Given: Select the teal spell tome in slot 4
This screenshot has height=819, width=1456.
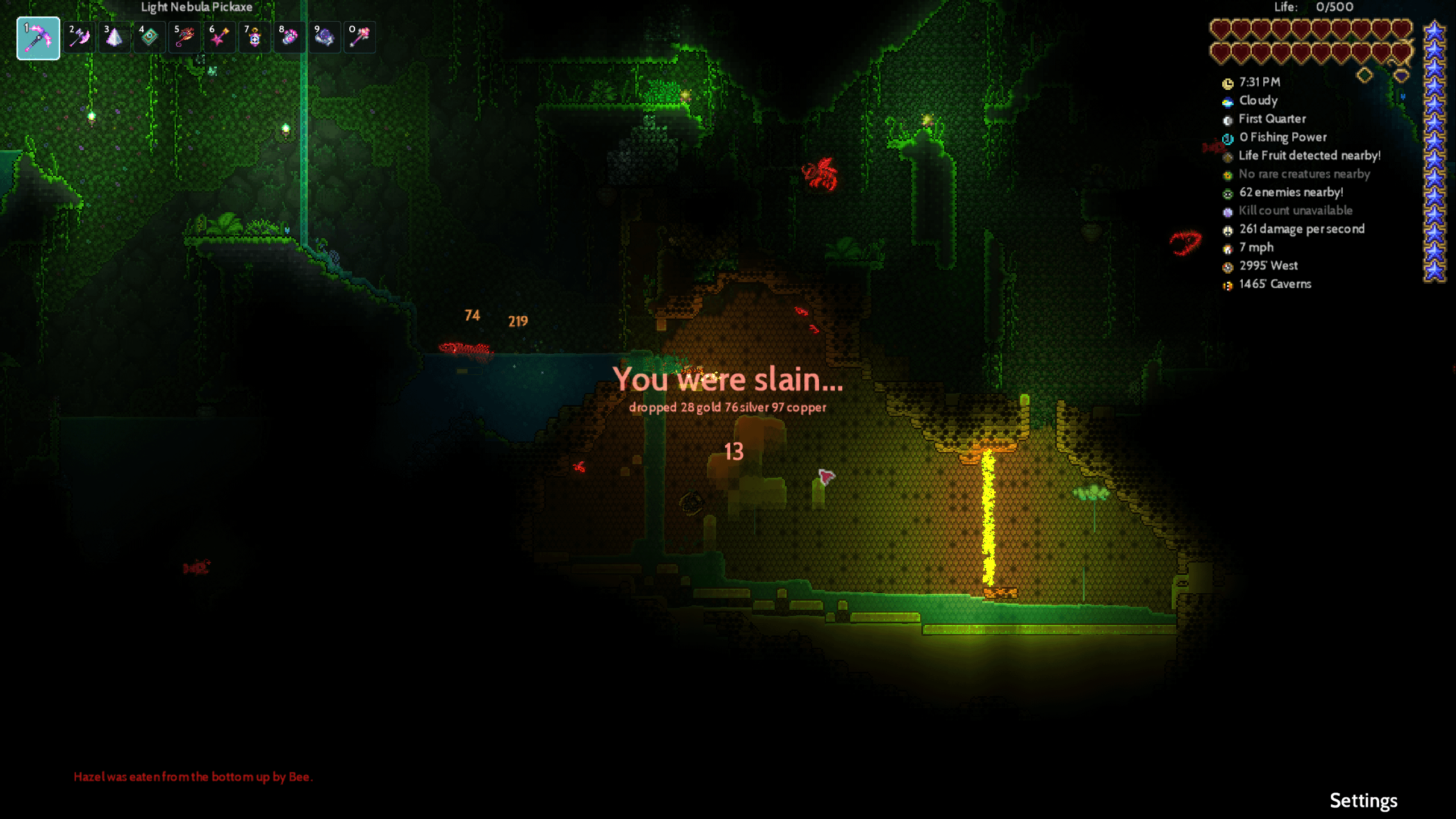Looking at the screenshot, I should (150, 38).
